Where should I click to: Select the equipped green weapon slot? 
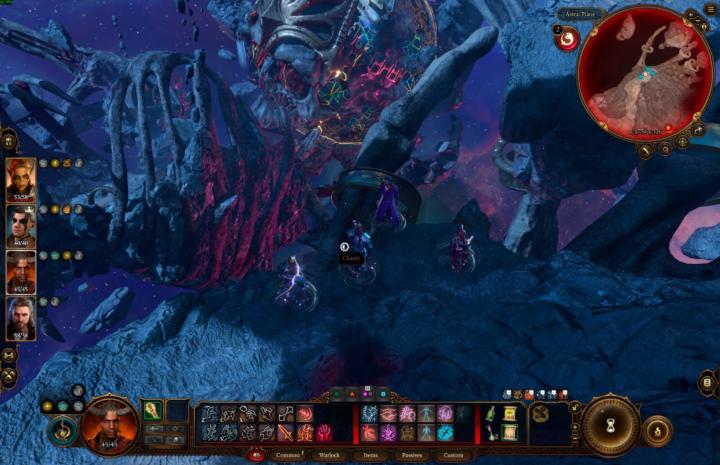pyautogui.click(x=153, y=411)
